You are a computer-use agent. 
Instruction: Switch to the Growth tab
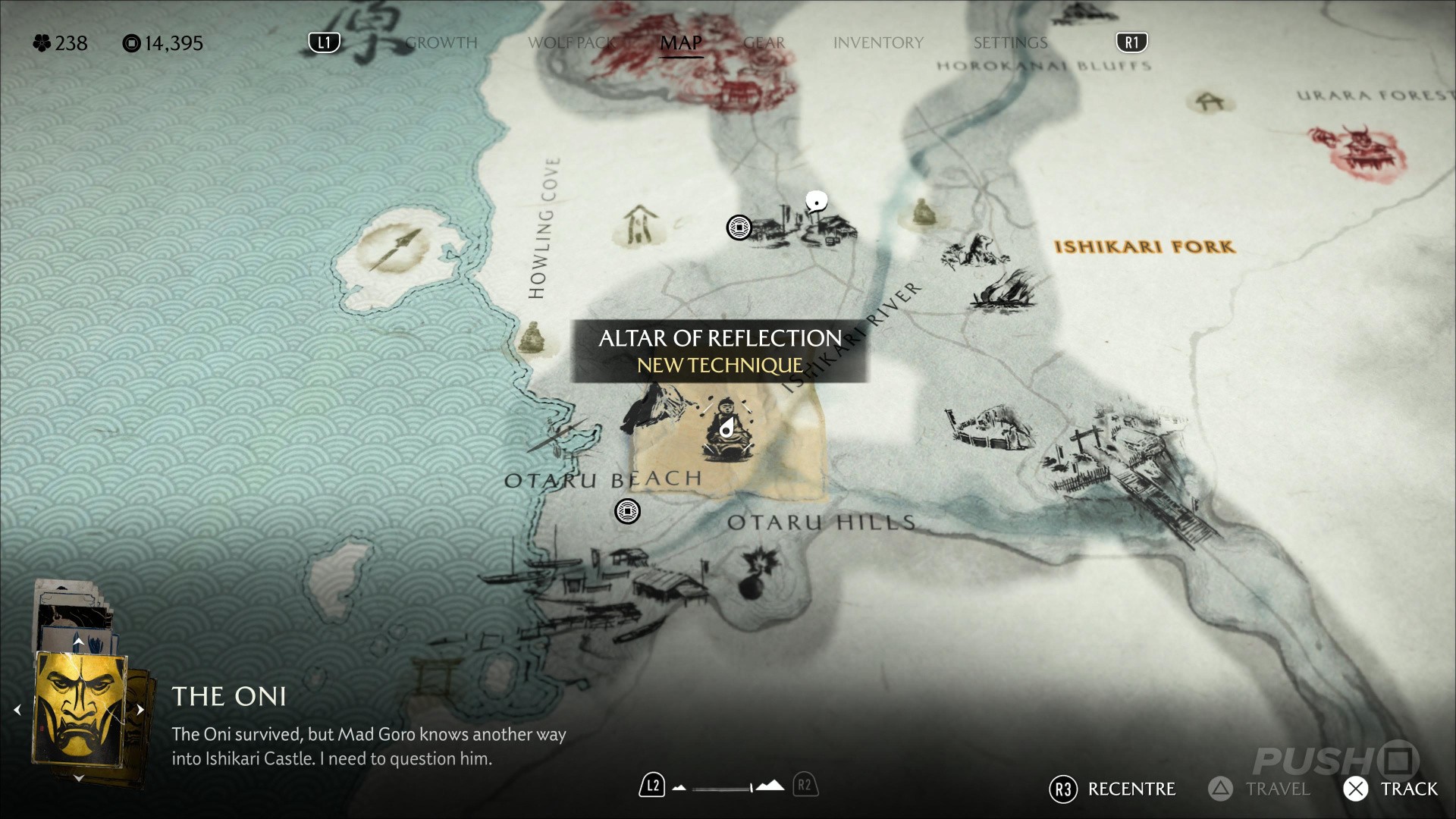tap(441, 42)
